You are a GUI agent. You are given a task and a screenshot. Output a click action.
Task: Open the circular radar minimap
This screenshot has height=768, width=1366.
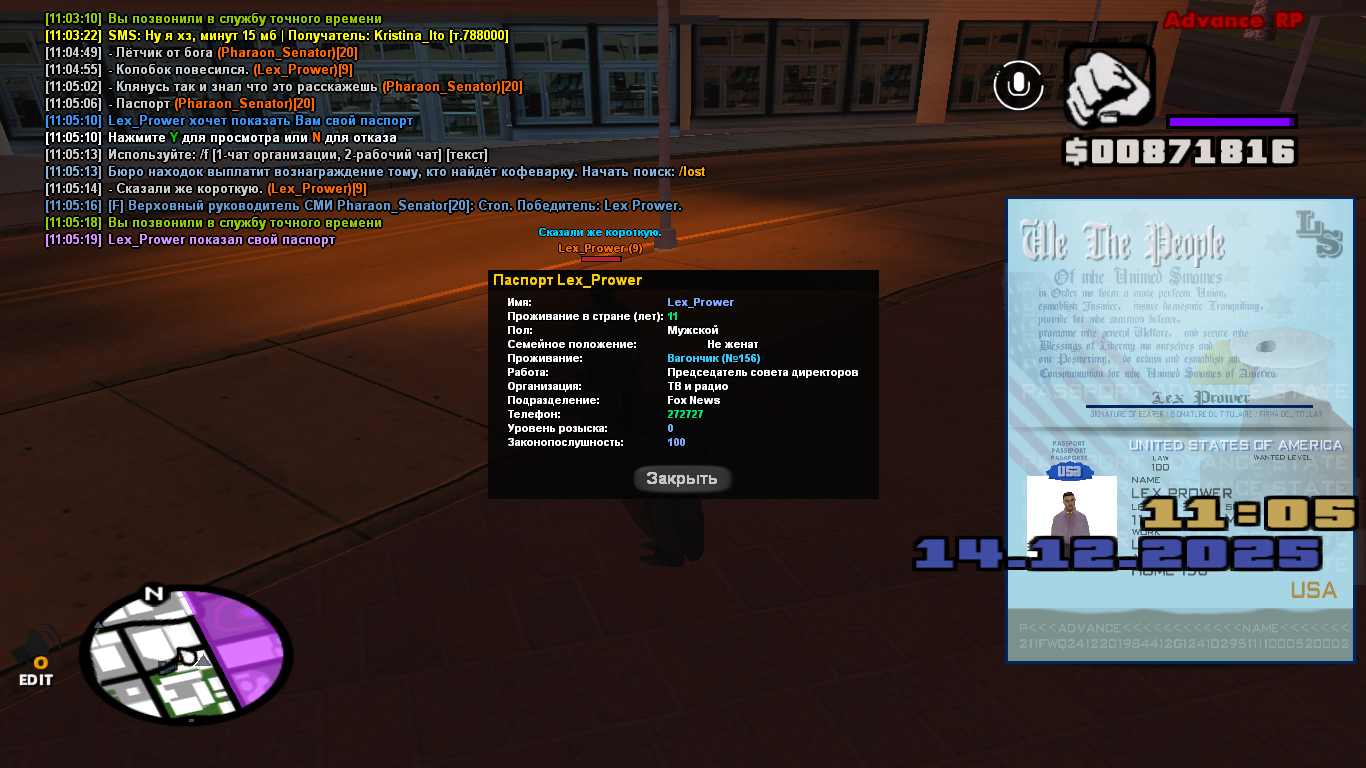click(x=186, y=654)
